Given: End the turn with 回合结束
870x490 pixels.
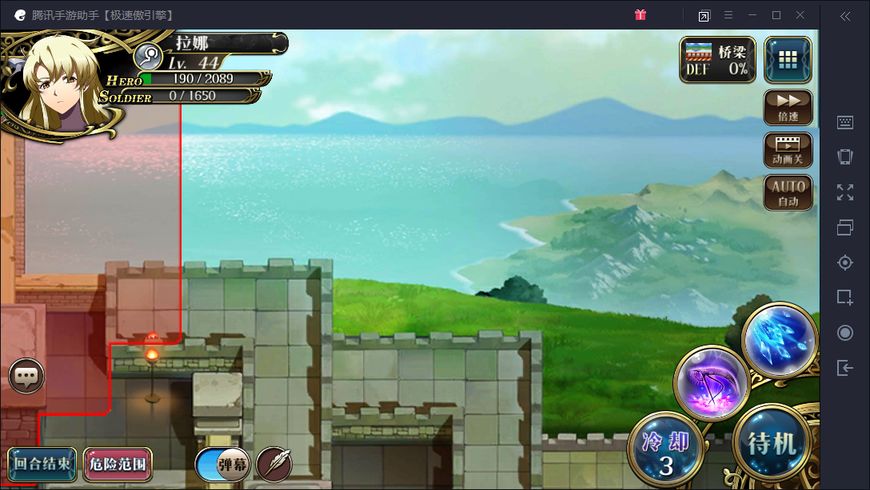Looking at the screenshot, I should click(x=42, y=464).
